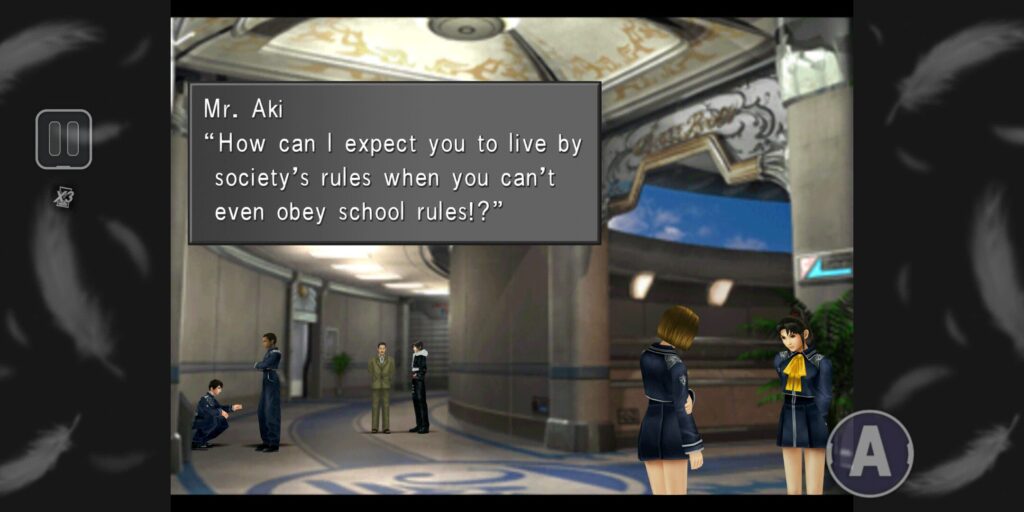
Task: Pause the game with the pause button
Action: click(x=64, y=139)
